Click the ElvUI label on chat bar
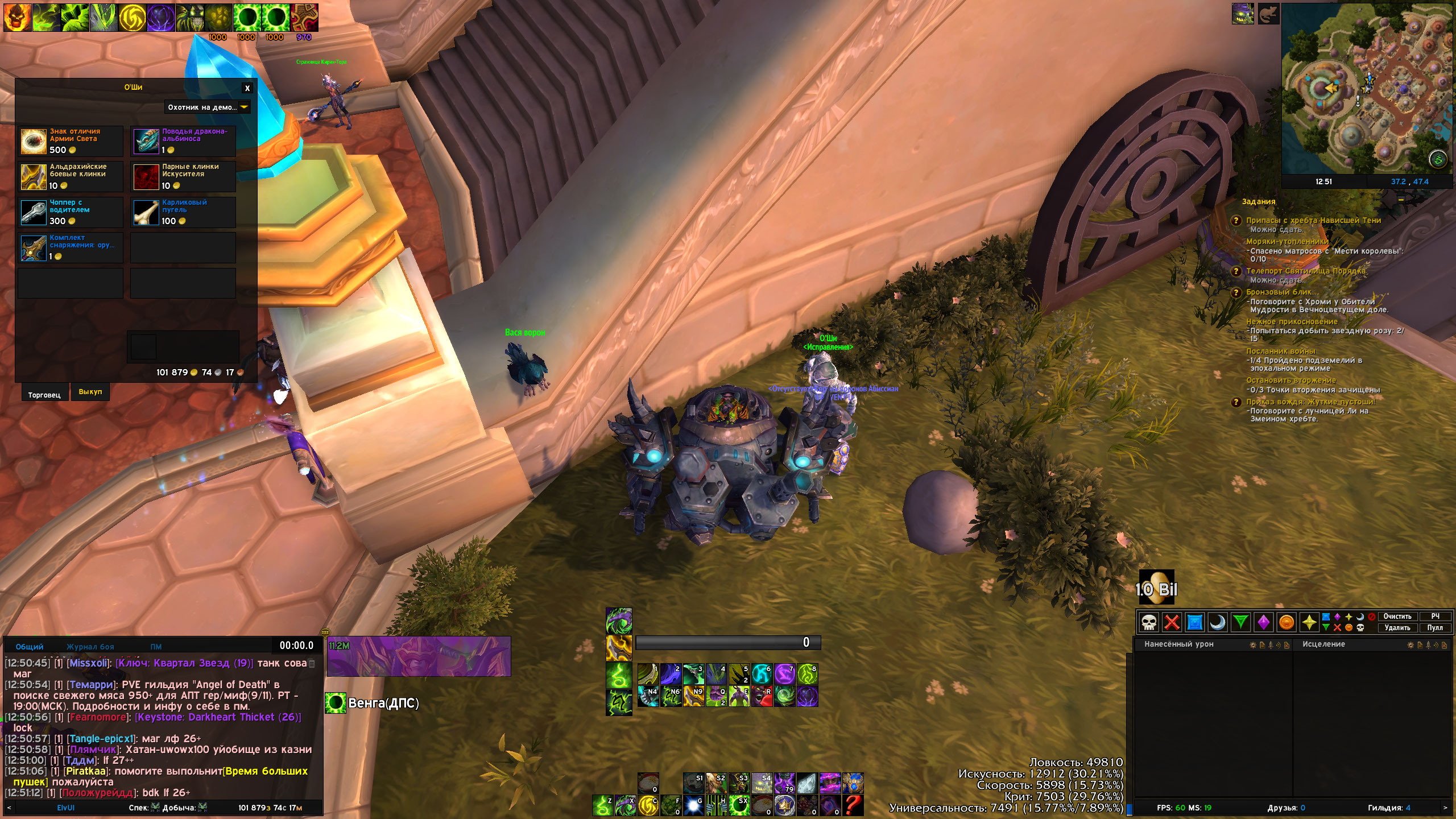The height and width of the screenshot is (819, 1456). pyautogui.click(x=65, y=808)
